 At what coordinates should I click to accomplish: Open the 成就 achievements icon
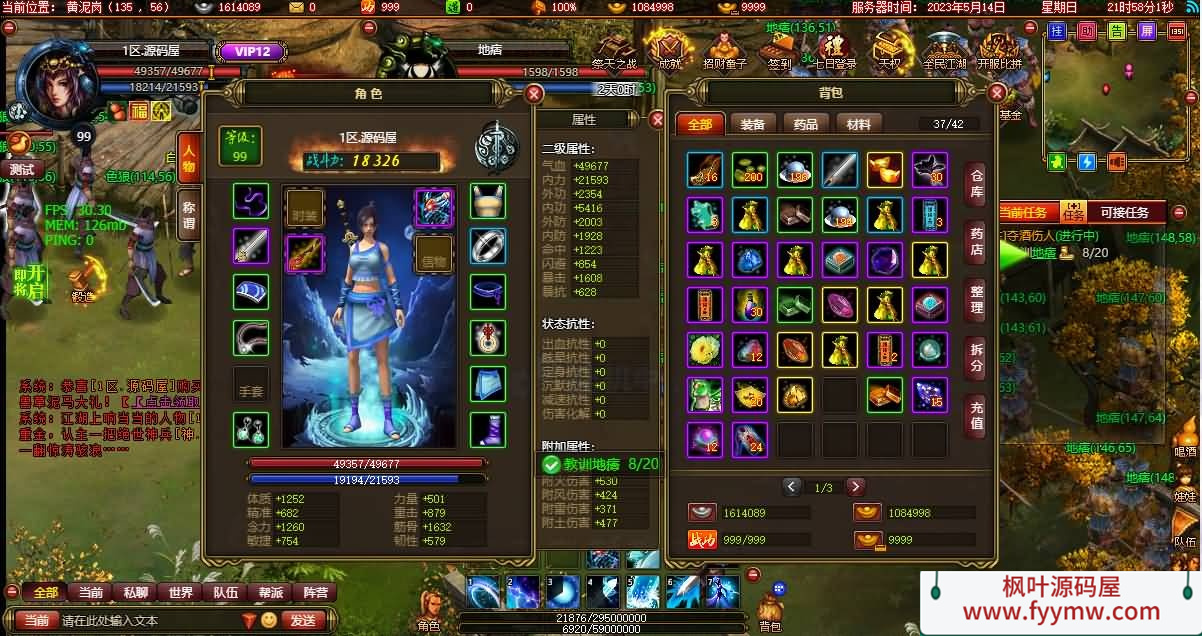(x=668, y=48)
